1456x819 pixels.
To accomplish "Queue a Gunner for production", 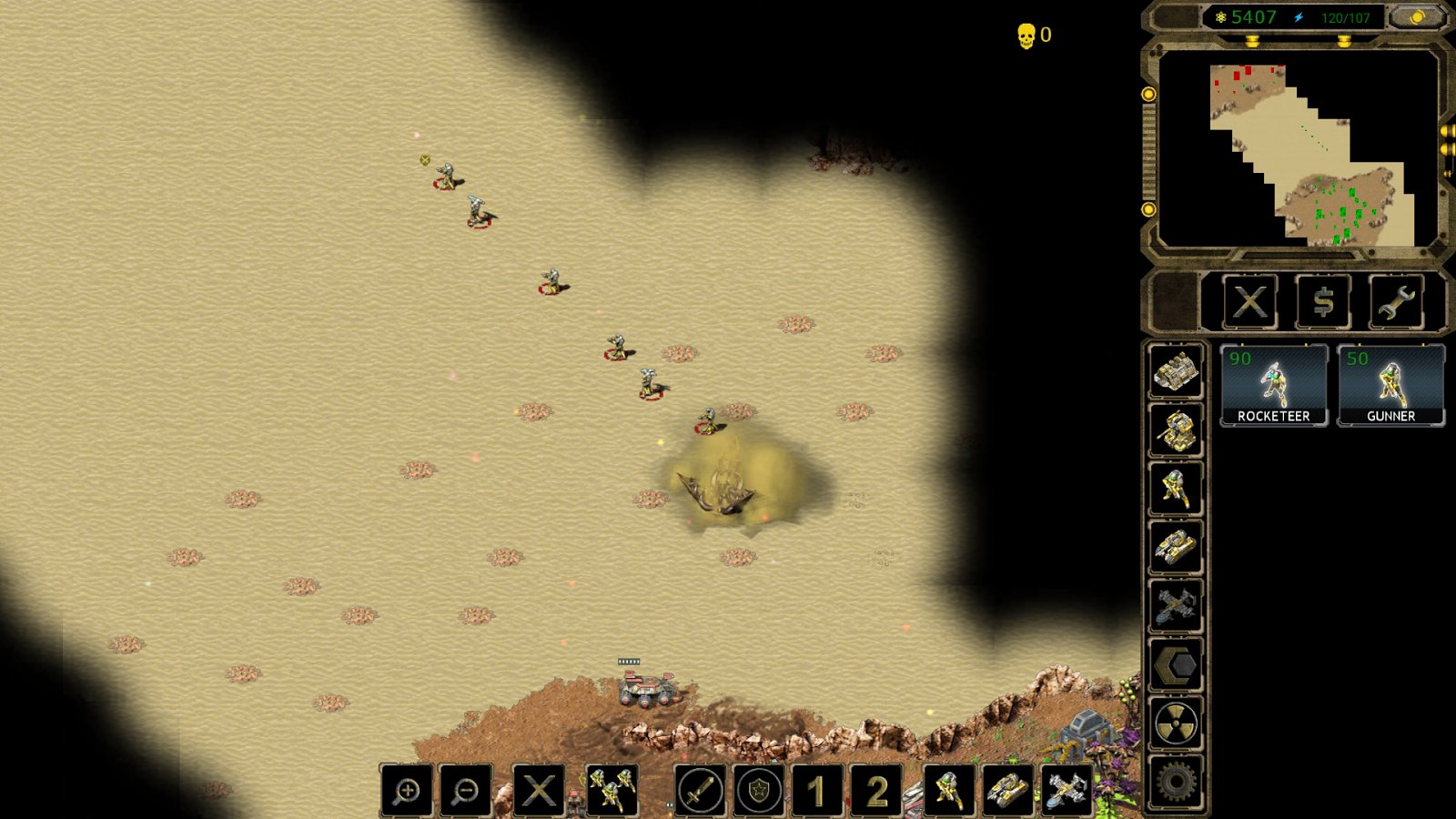I will 1390,386.
